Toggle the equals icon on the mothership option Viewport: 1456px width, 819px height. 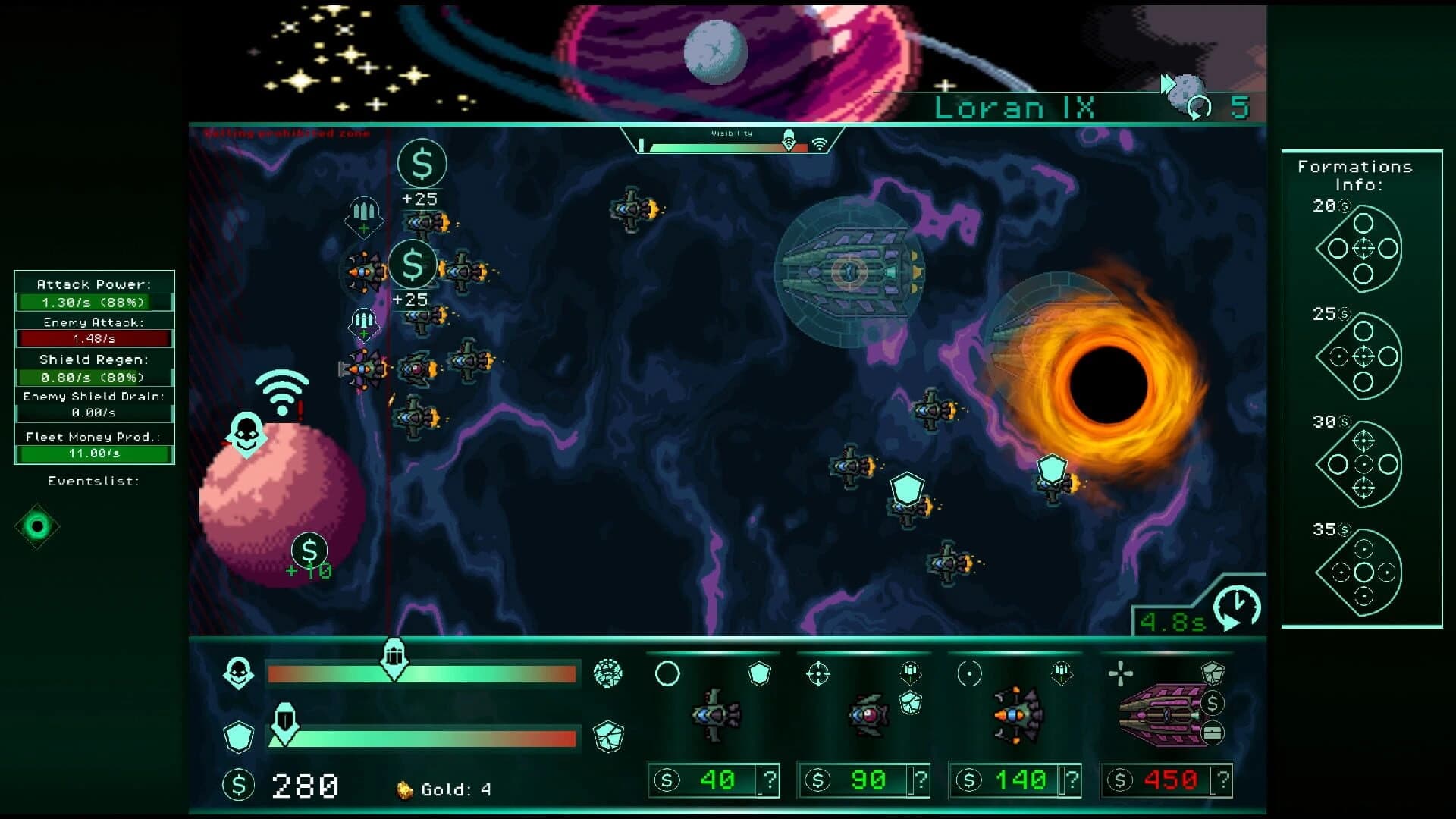point(1212,733)
